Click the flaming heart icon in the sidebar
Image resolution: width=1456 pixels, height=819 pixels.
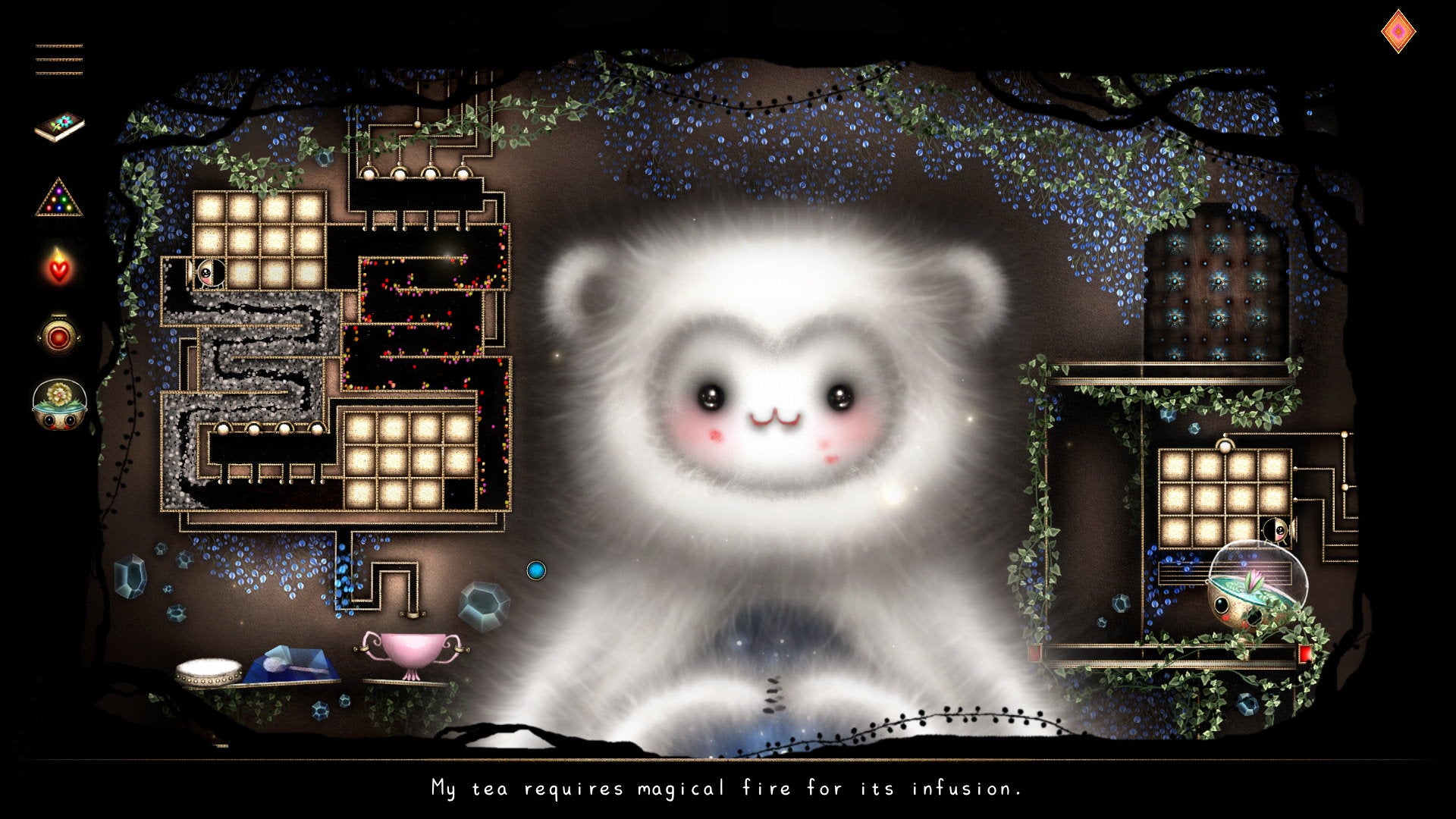coord(61,269)
